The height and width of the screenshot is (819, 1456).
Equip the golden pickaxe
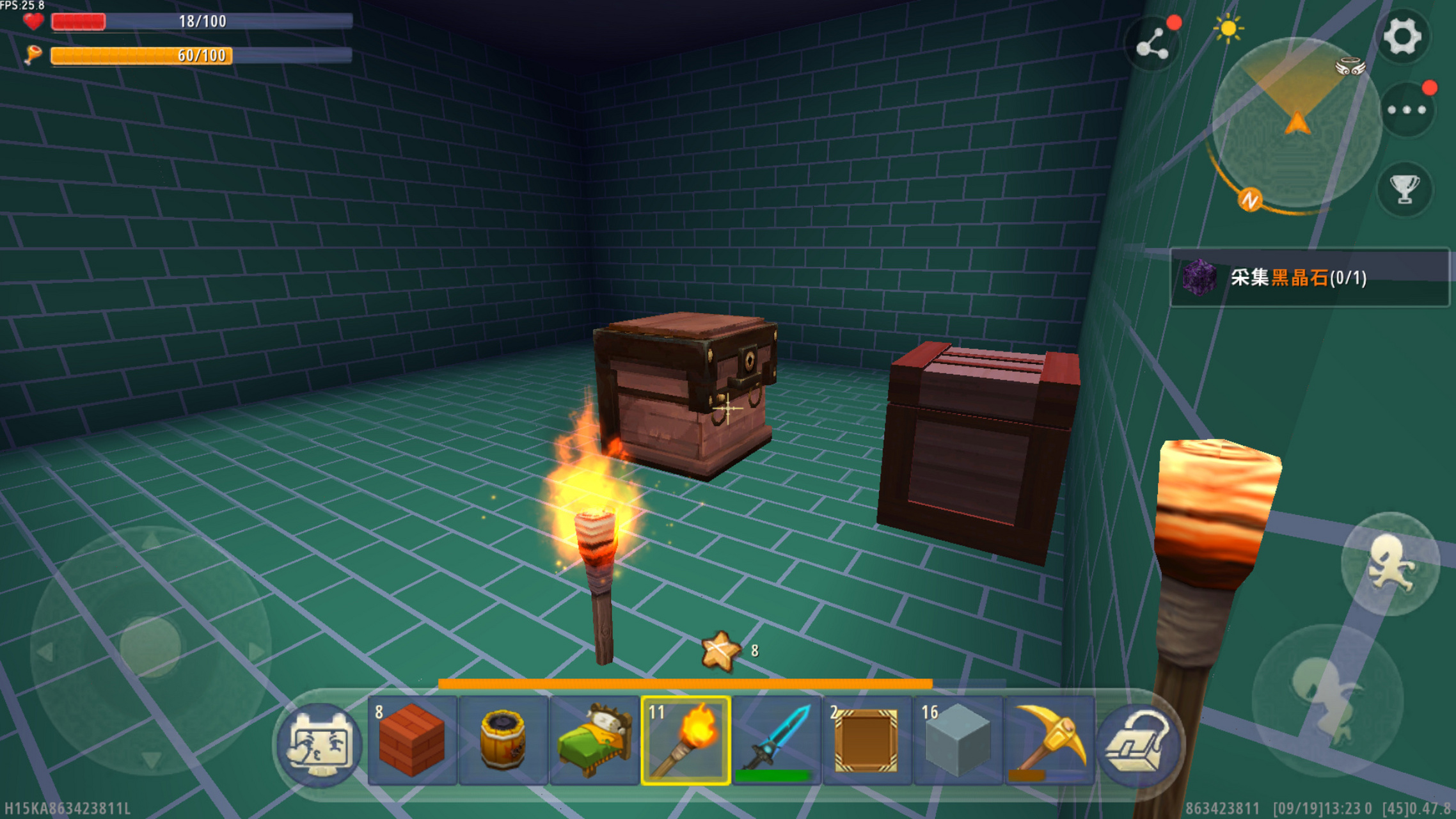pyautogui.click(x=1049, y=741)
